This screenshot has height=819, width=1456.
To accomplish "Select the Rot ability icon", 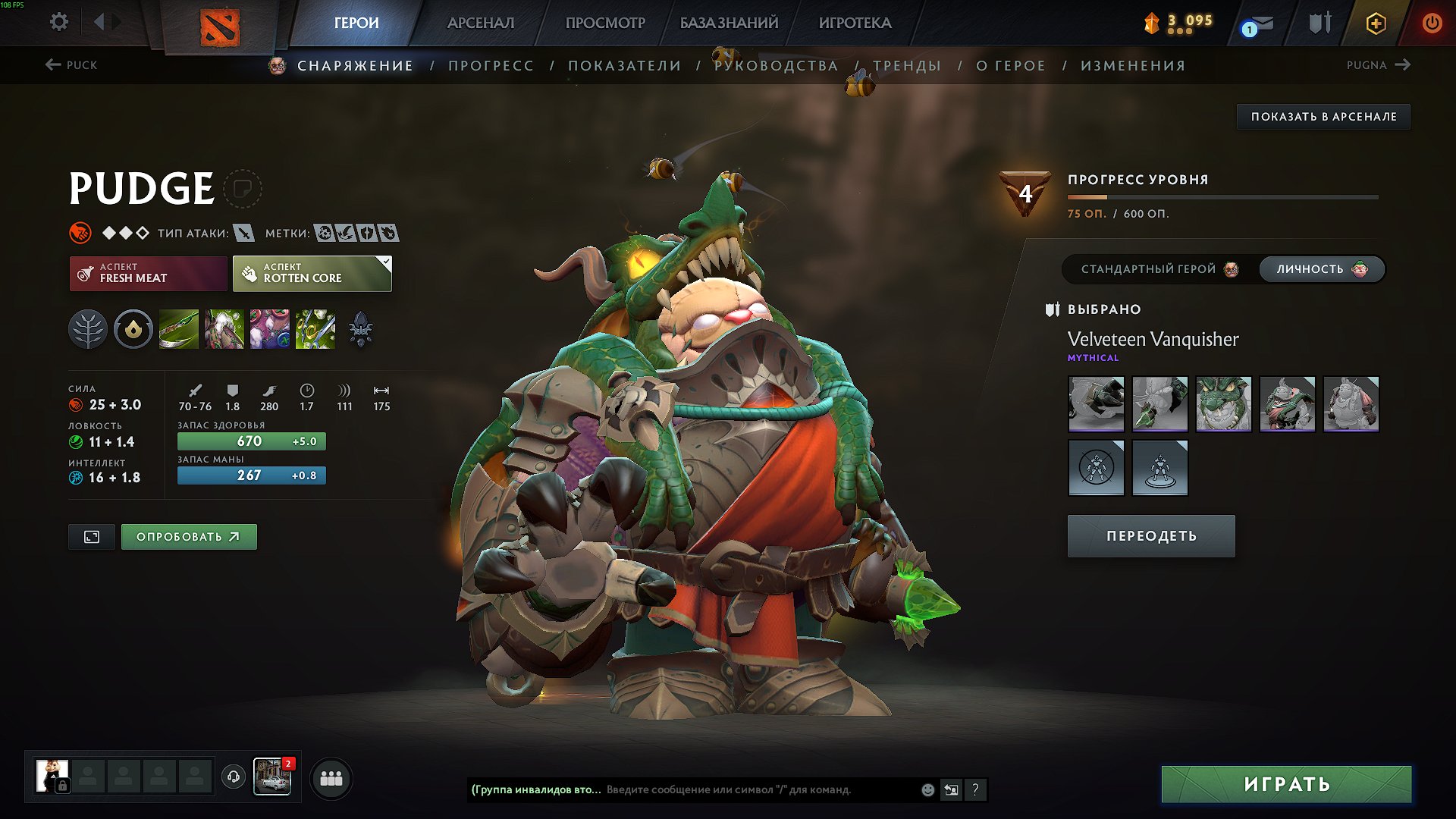I will coord(224,328).
